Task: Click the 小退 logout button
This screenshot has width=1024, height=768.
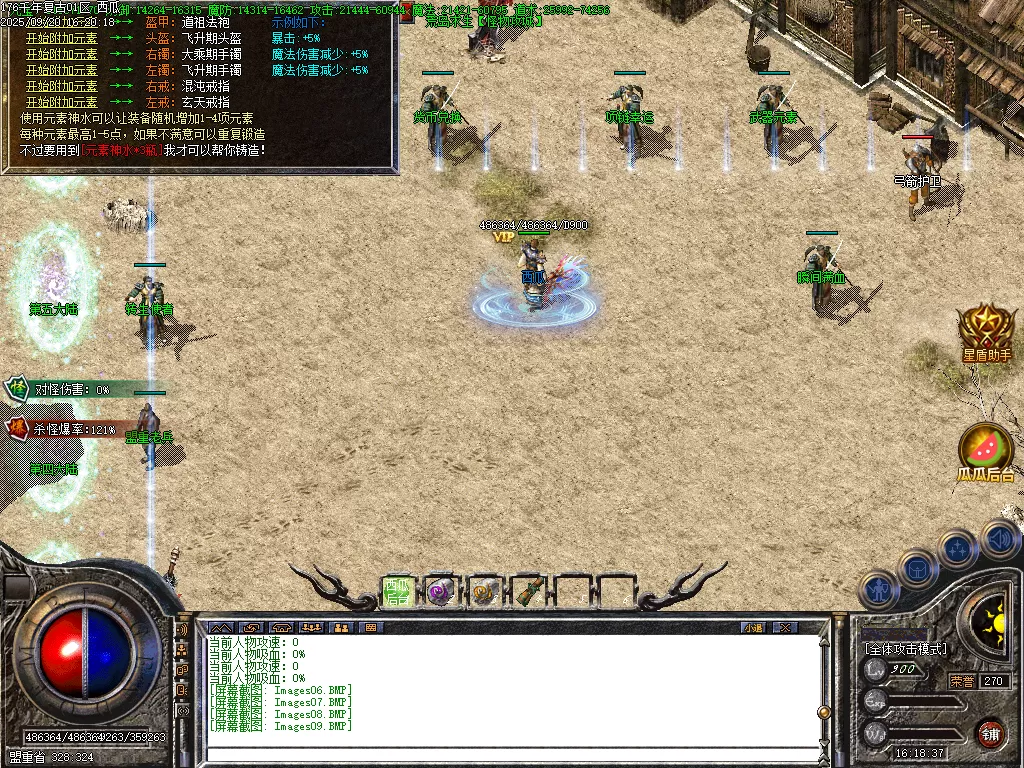Action: 753,627
